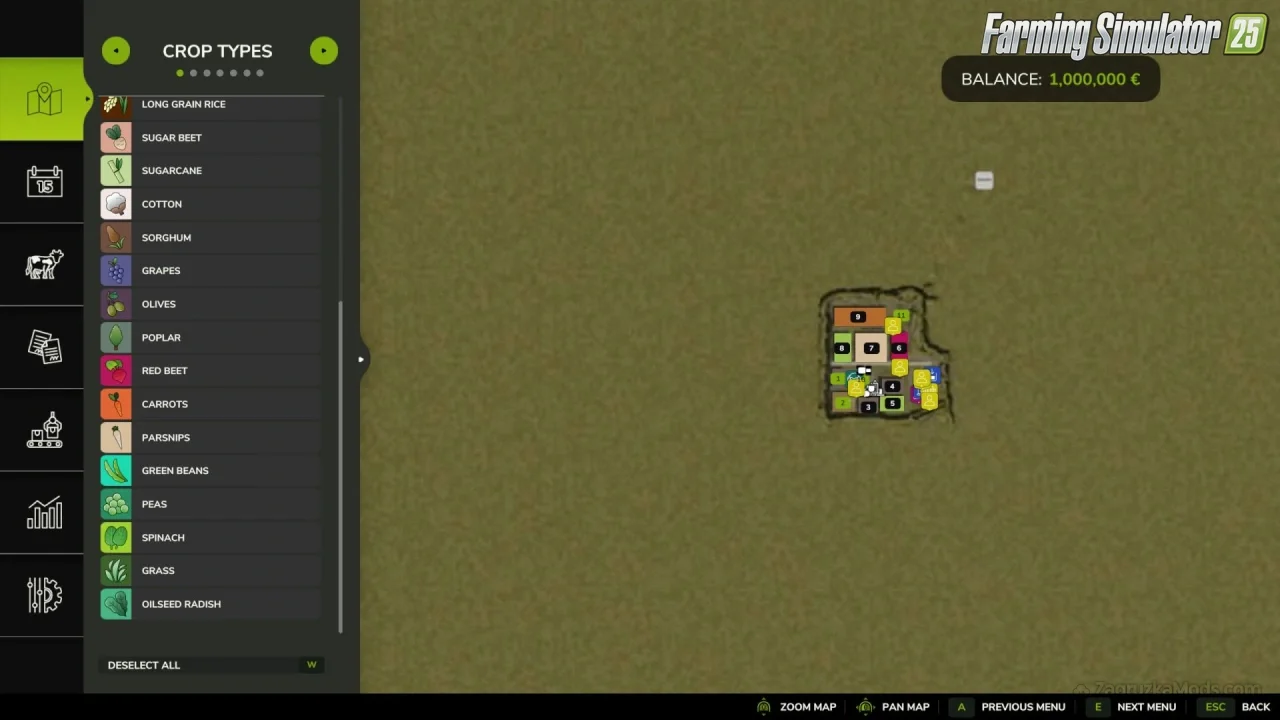Toggle the Grapes crop filter

(x=210, y=271)
